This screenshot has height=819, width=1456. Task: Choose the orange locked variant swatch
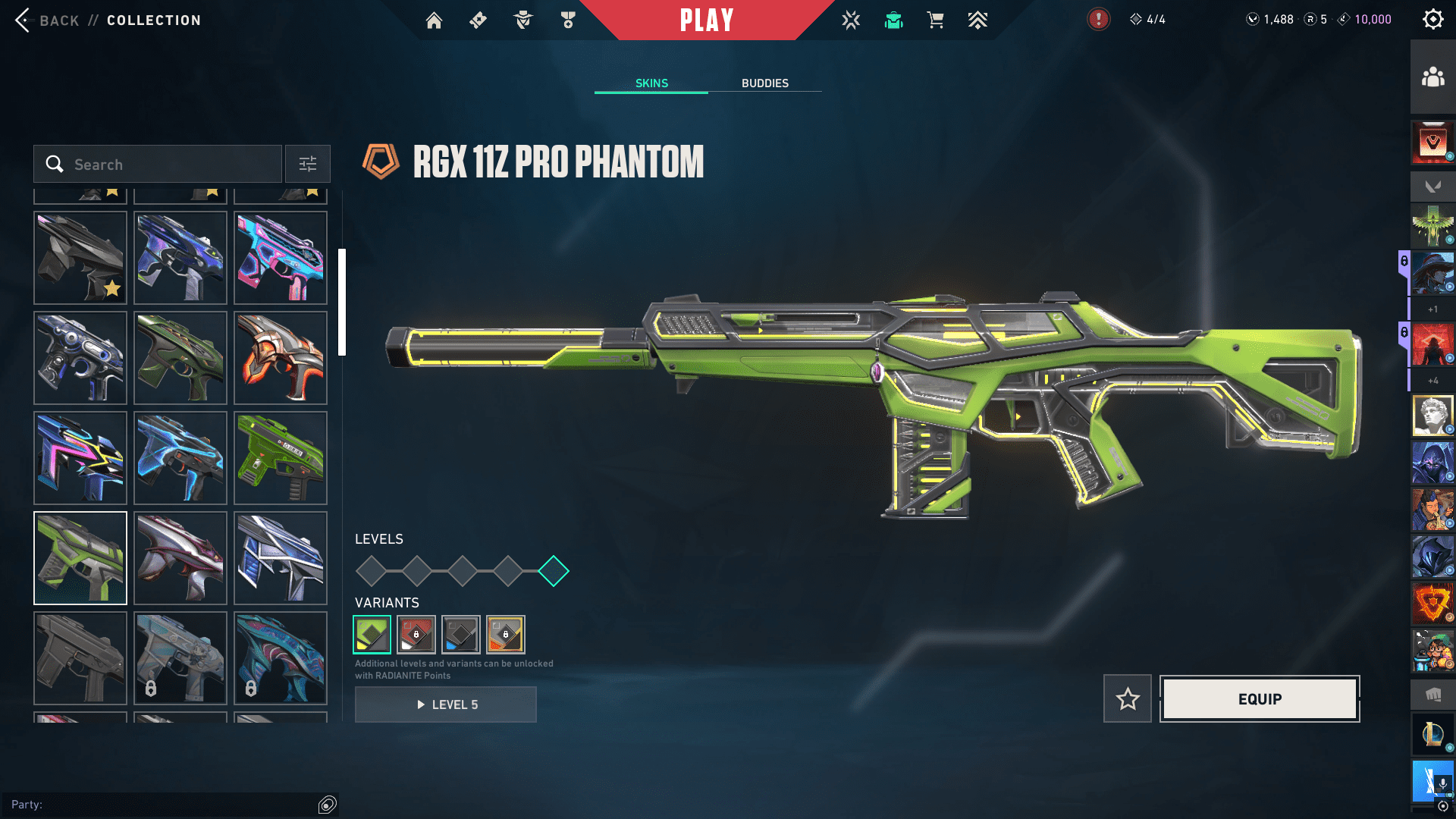(x=506, y=635)
